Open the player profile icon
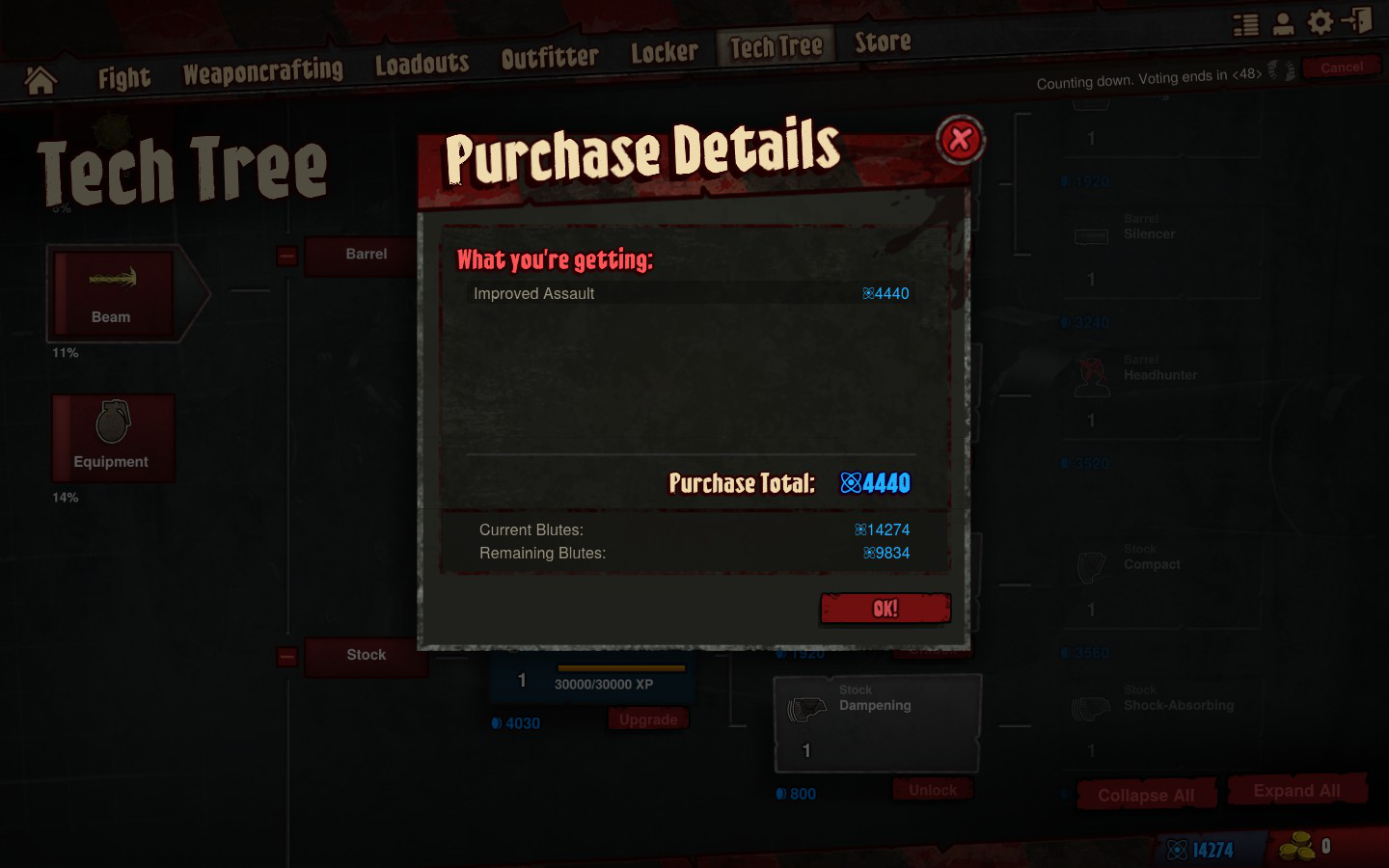Image resolution: width=1389 pixels, height=868 pixels. (1283, 24)
